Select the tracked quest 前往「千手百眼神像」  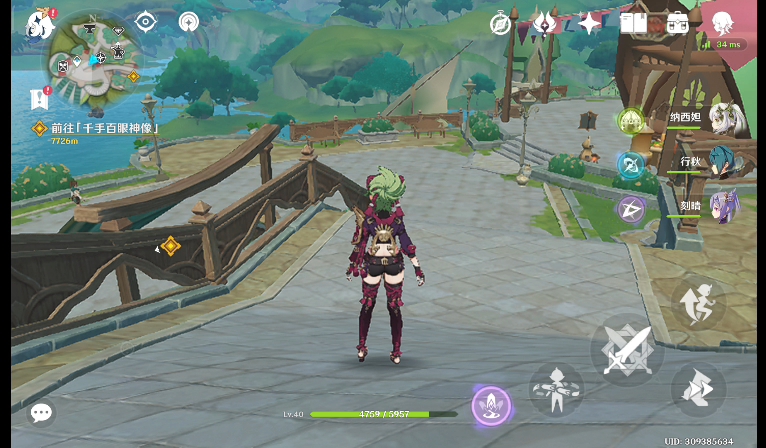(98, 128)
